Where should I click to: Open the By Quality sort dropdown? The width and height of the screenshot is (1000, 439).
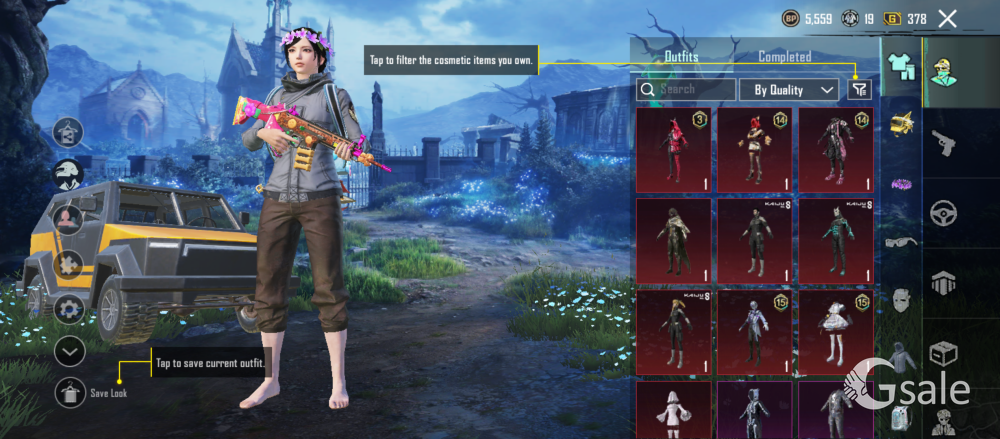point(789,90)
